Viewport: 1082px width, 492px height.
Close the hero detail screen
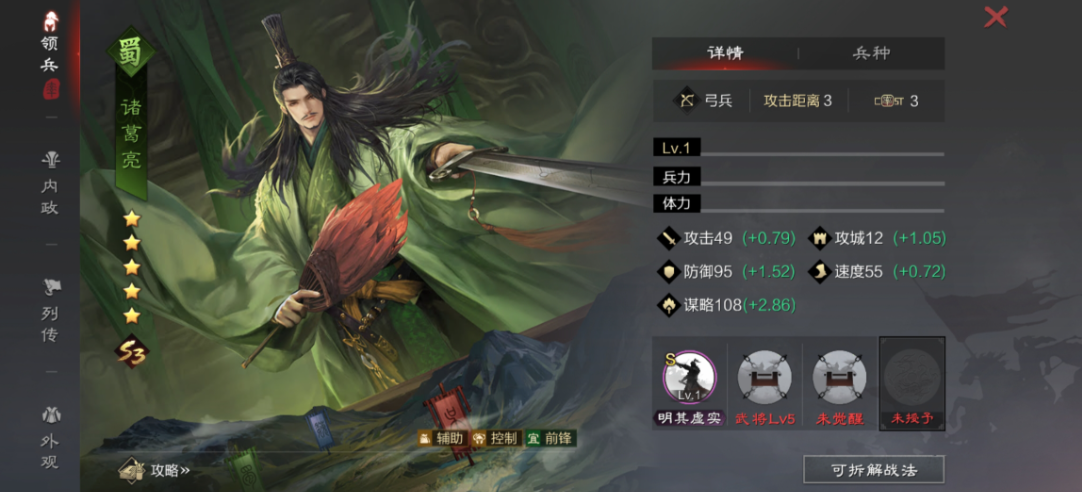tap(996, 17)
